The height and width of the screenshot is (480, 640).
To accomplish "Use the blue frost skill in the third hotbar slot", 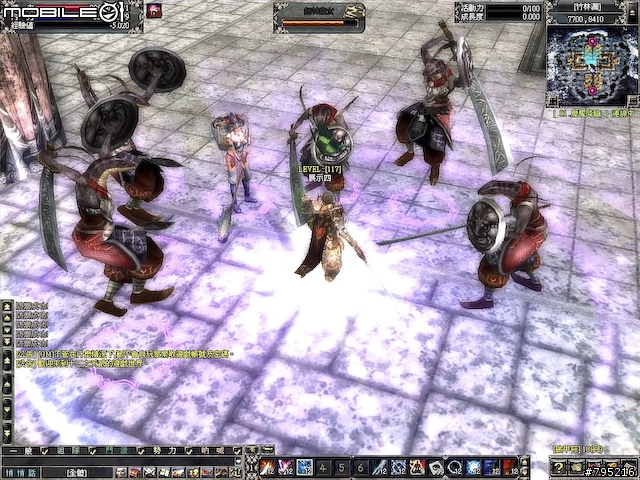I will click(305, 467).
